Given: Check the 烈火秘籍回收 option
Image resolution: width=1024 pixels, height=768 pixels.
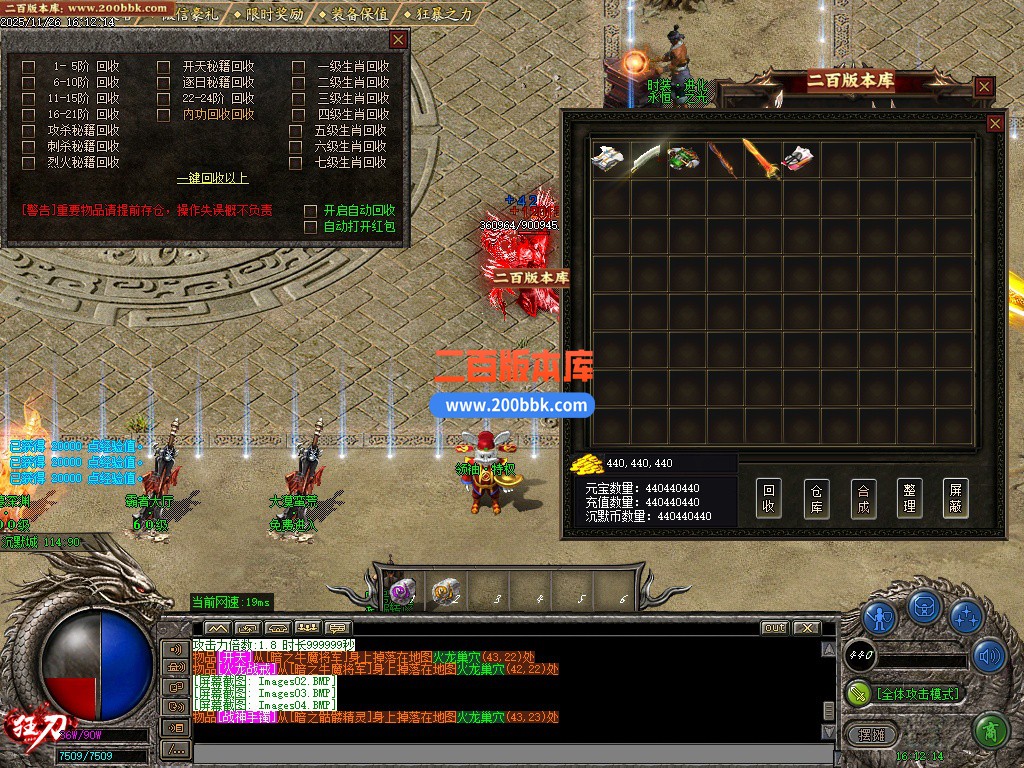Looking at the screenshot, I should (x=29, y=162).
